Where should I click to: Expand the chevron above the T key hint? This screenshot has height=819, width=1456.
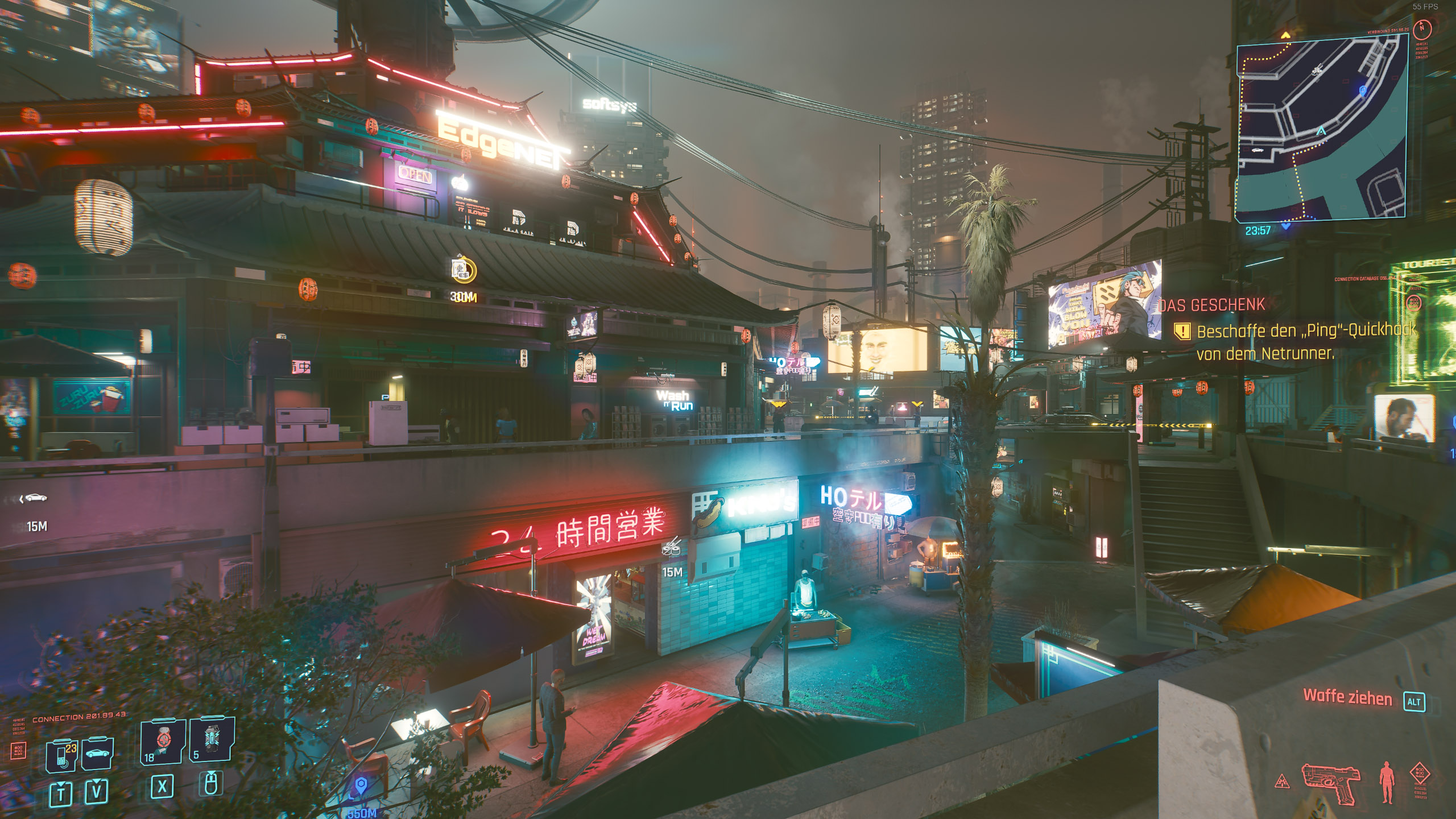click(x=60, y=783)
